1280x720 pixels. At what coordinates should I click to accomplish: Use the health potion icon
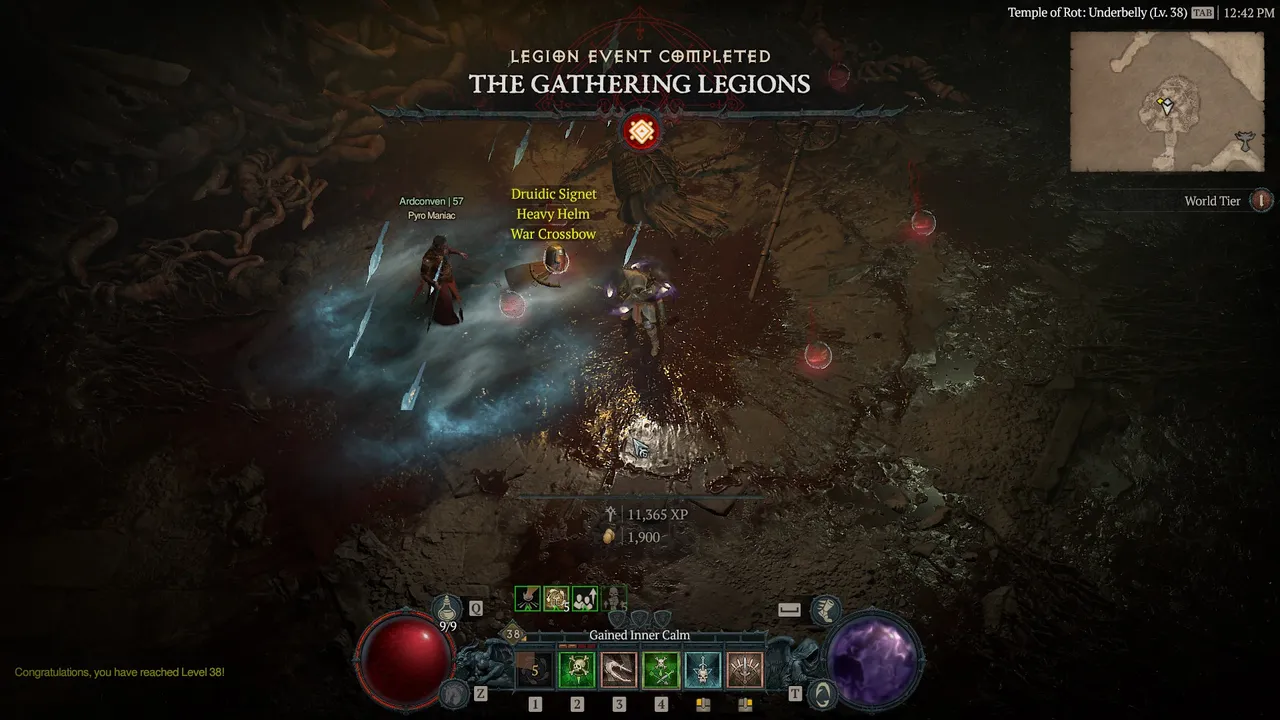[x=447, y=608]
